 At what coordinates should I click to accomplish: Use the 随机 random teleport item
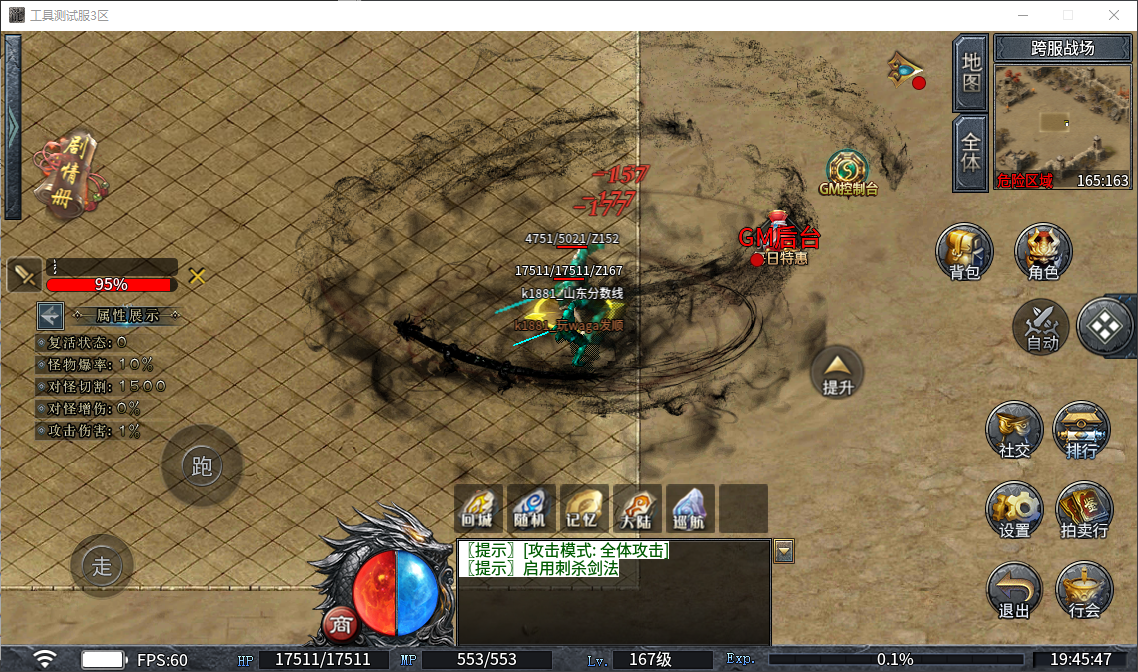click(531, 508)
